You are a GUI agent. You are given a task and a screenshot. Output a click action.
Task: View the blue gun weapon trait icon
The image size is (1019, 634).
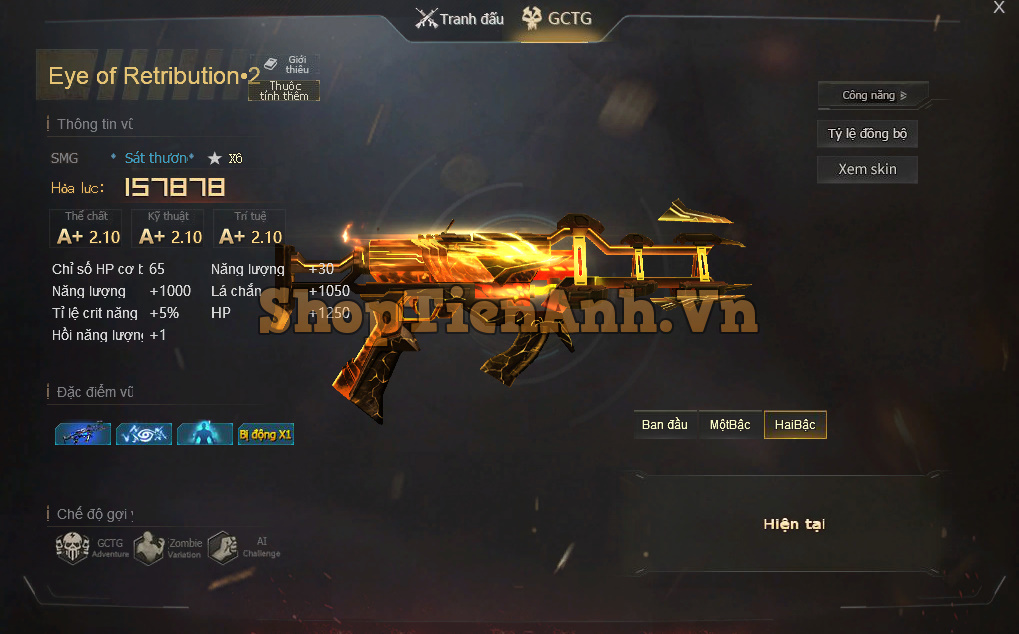[x=83, y=434]
